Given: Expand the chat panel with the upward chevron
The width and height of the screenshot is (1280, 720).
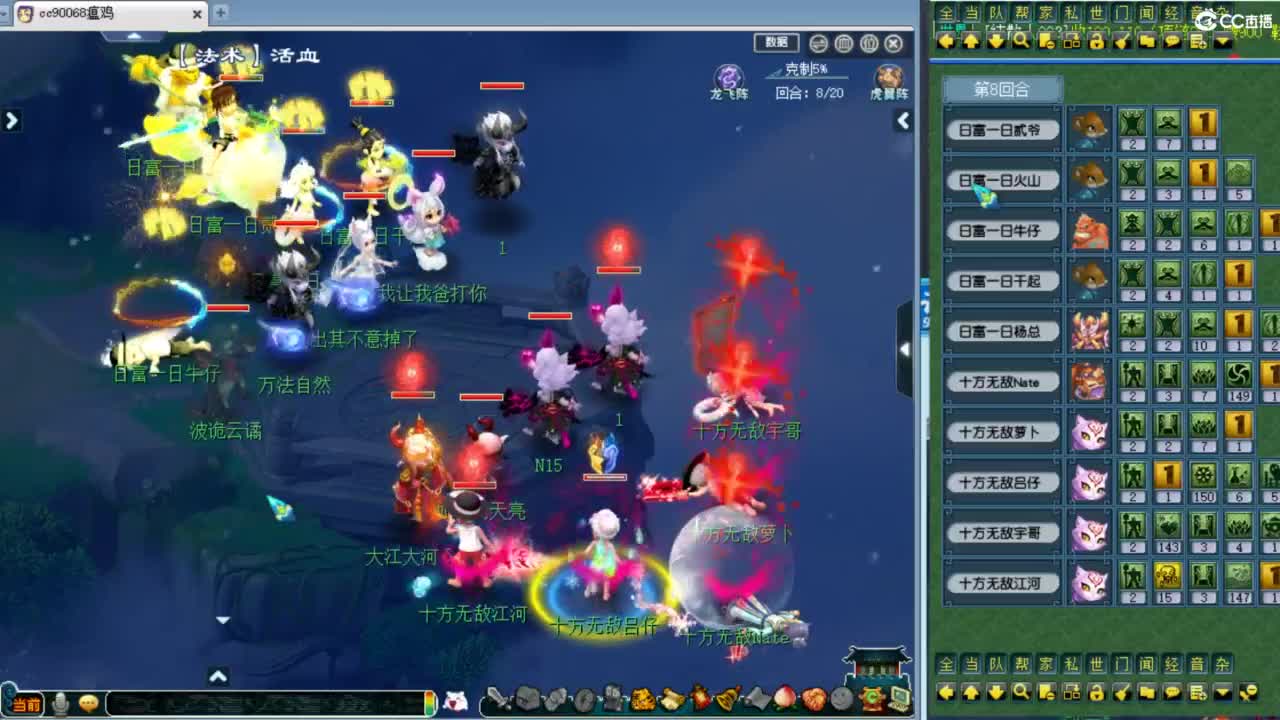Looking at the screenshot, I should (x=217, y=676).
